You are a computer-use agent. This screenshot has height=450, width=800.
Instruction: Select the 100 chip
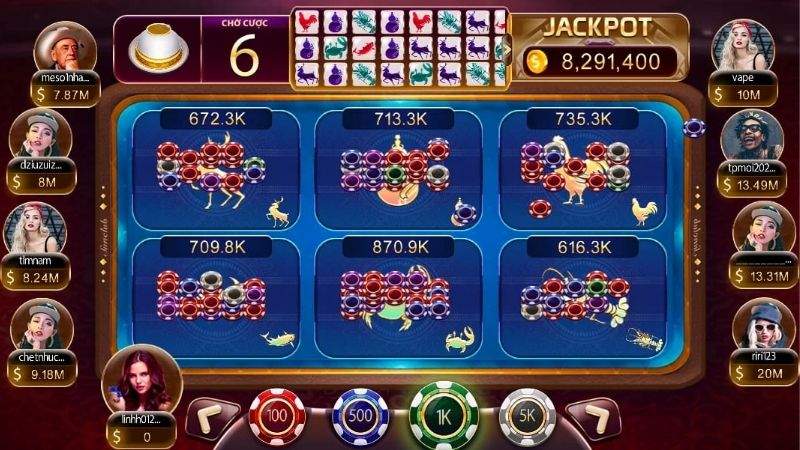275,413
